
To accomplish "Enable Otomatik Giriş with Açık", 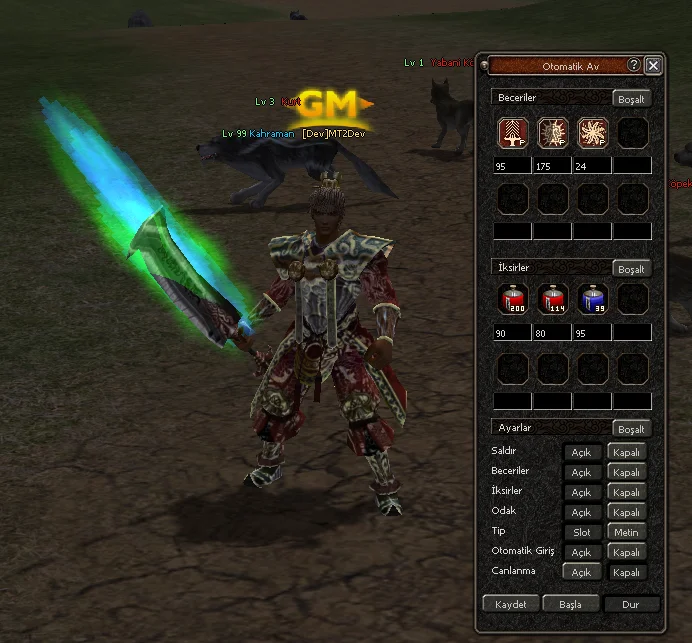I will 582,552.
